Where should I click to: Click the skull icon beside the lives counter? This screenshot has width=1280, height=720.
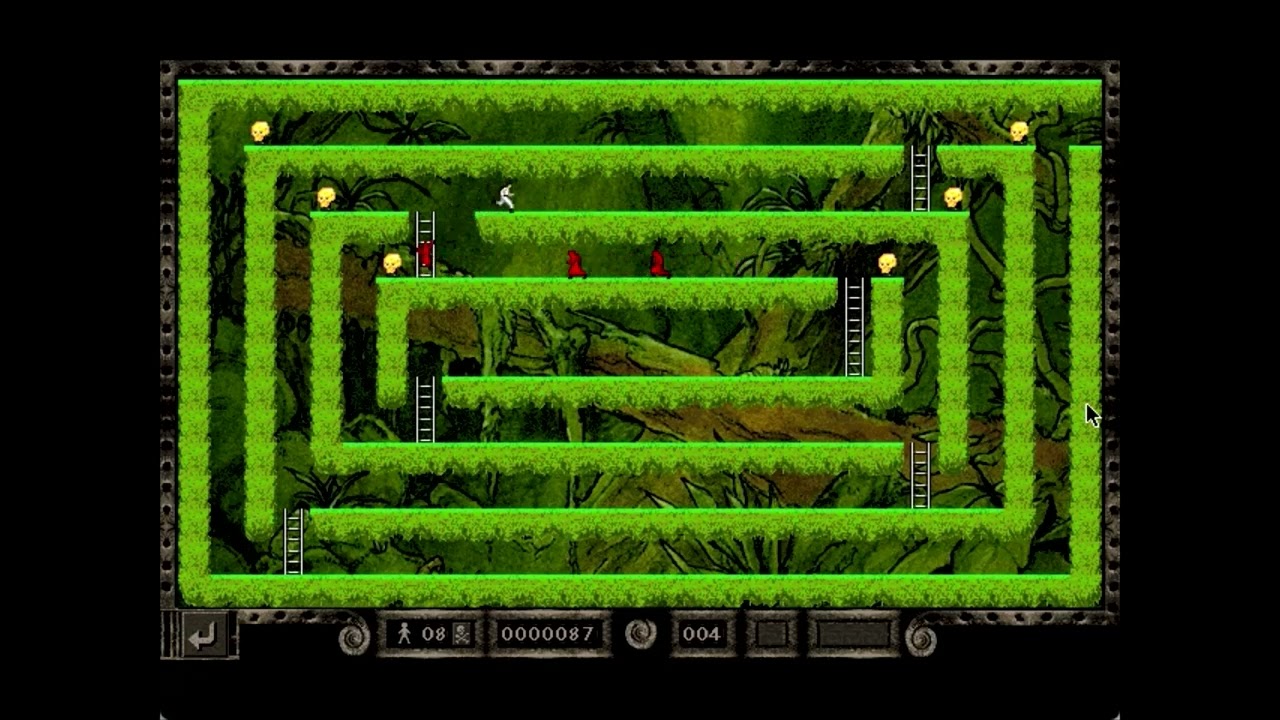(x=460, y=633)
